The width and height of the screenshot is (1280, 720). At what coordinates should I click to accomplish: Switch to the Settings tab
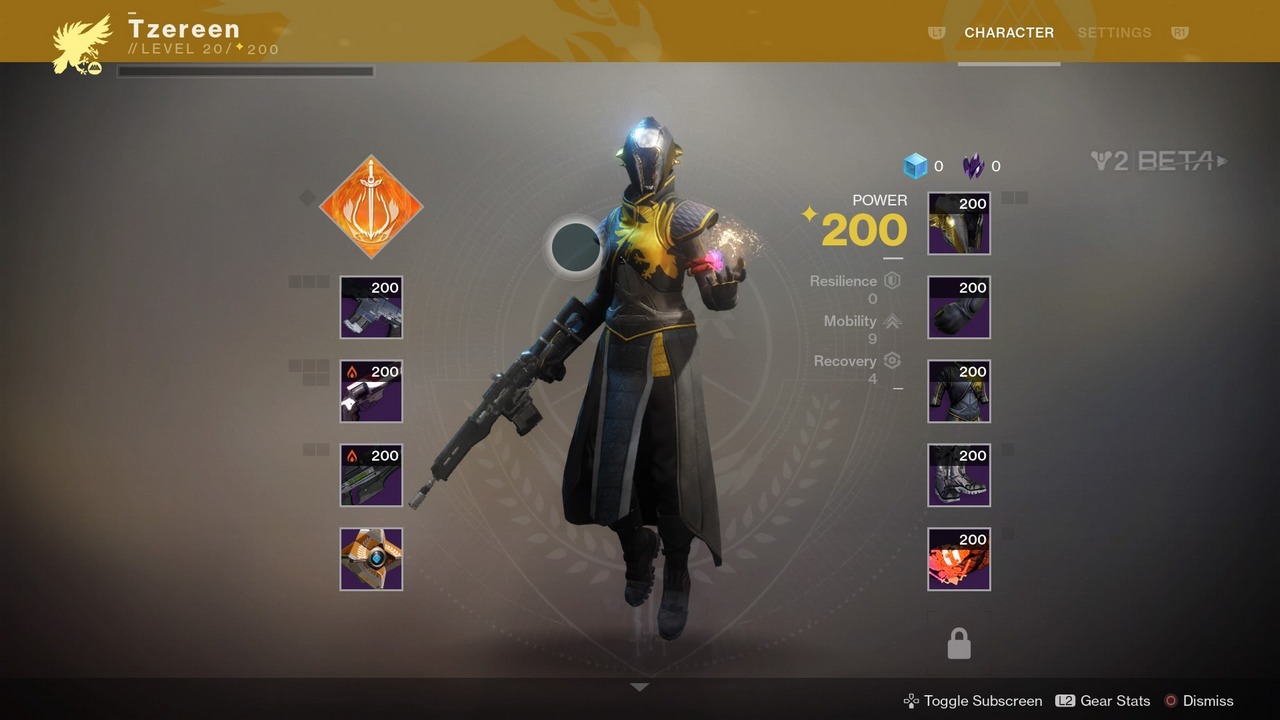(x=1114, y=32)
